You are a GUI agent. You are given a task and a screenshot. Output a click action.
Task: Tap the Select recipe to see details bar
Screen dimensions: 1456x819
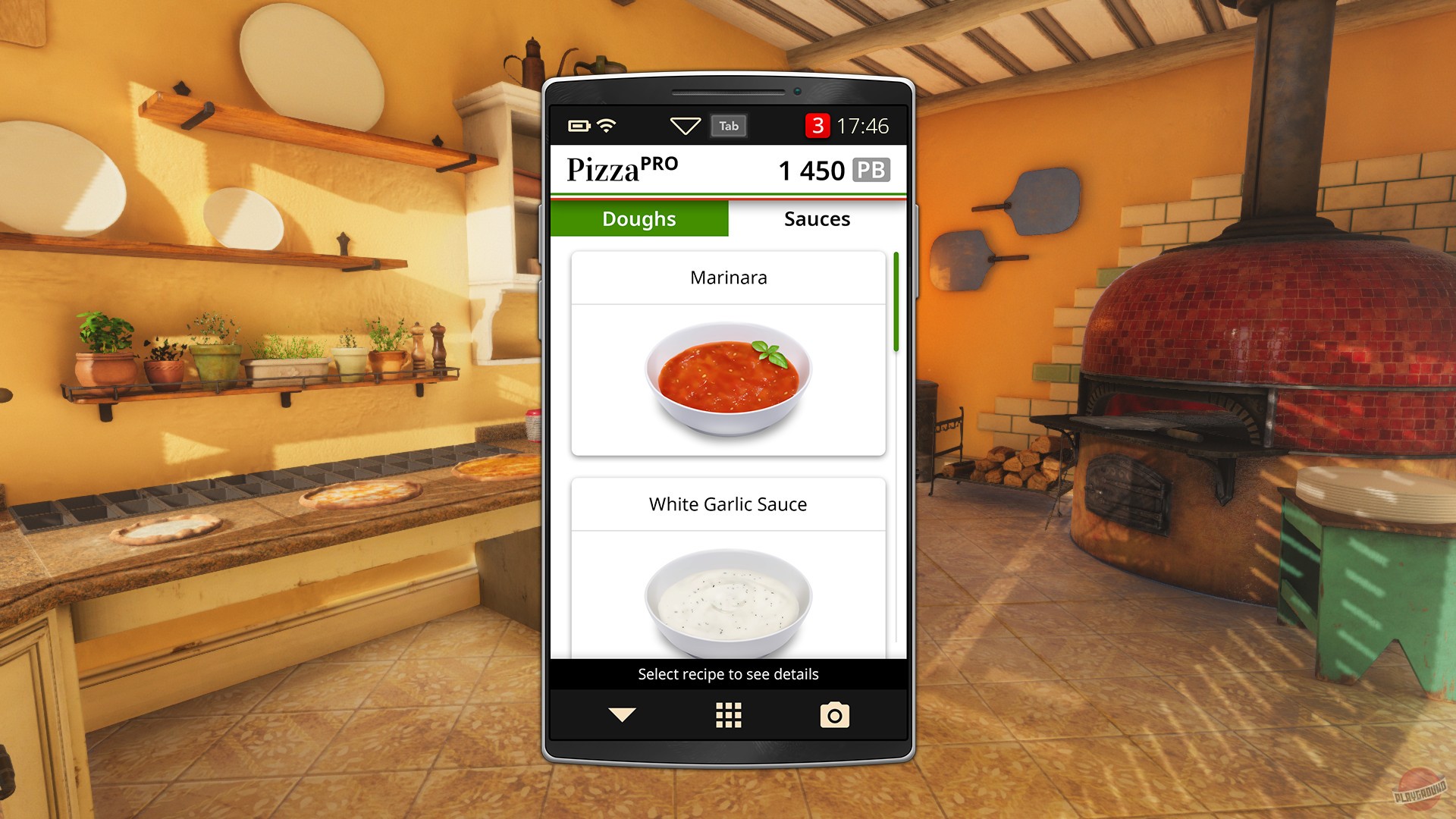[727, 673]
